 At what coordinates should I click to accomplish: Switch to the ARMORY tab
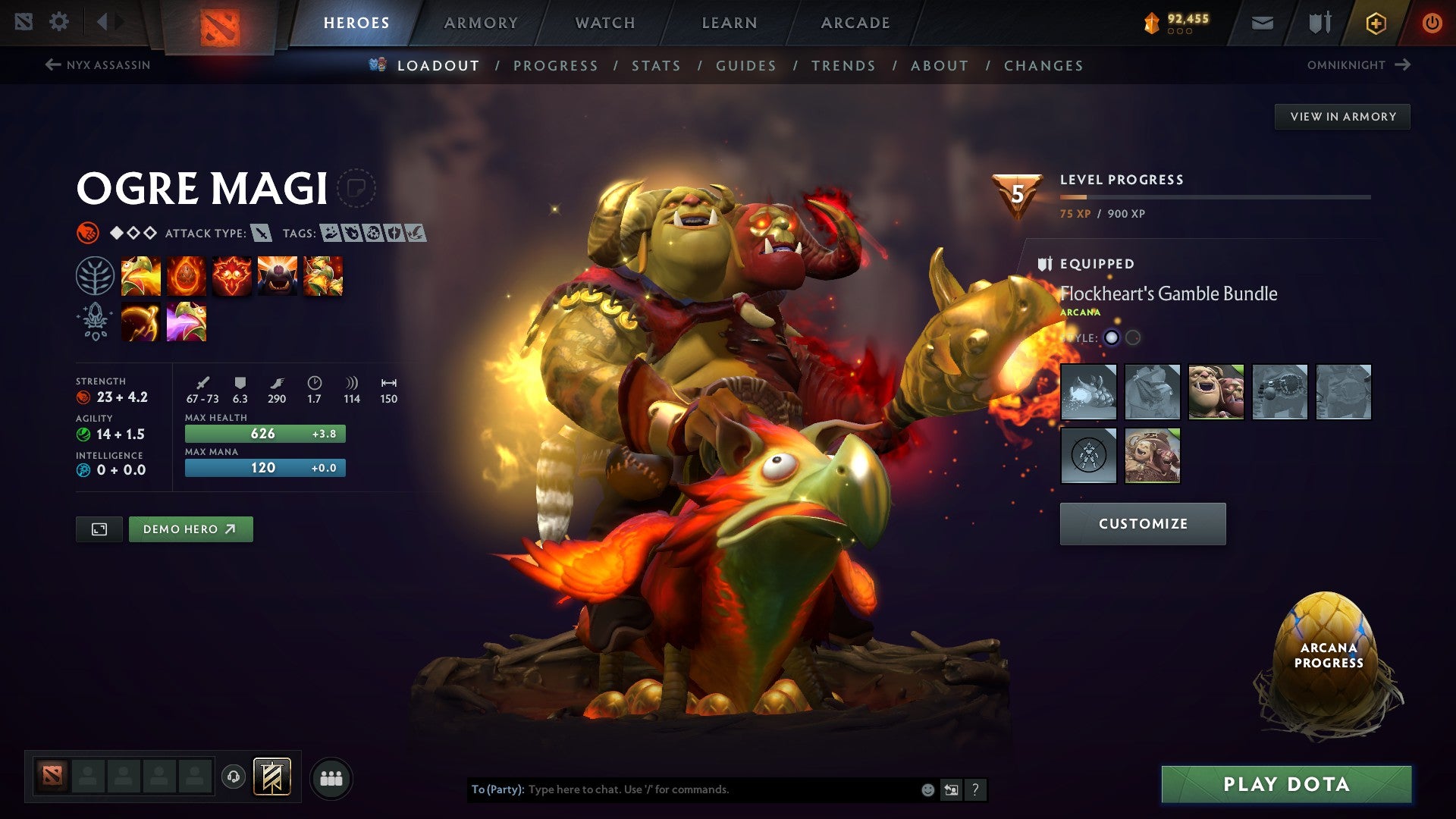click(482, 22)
